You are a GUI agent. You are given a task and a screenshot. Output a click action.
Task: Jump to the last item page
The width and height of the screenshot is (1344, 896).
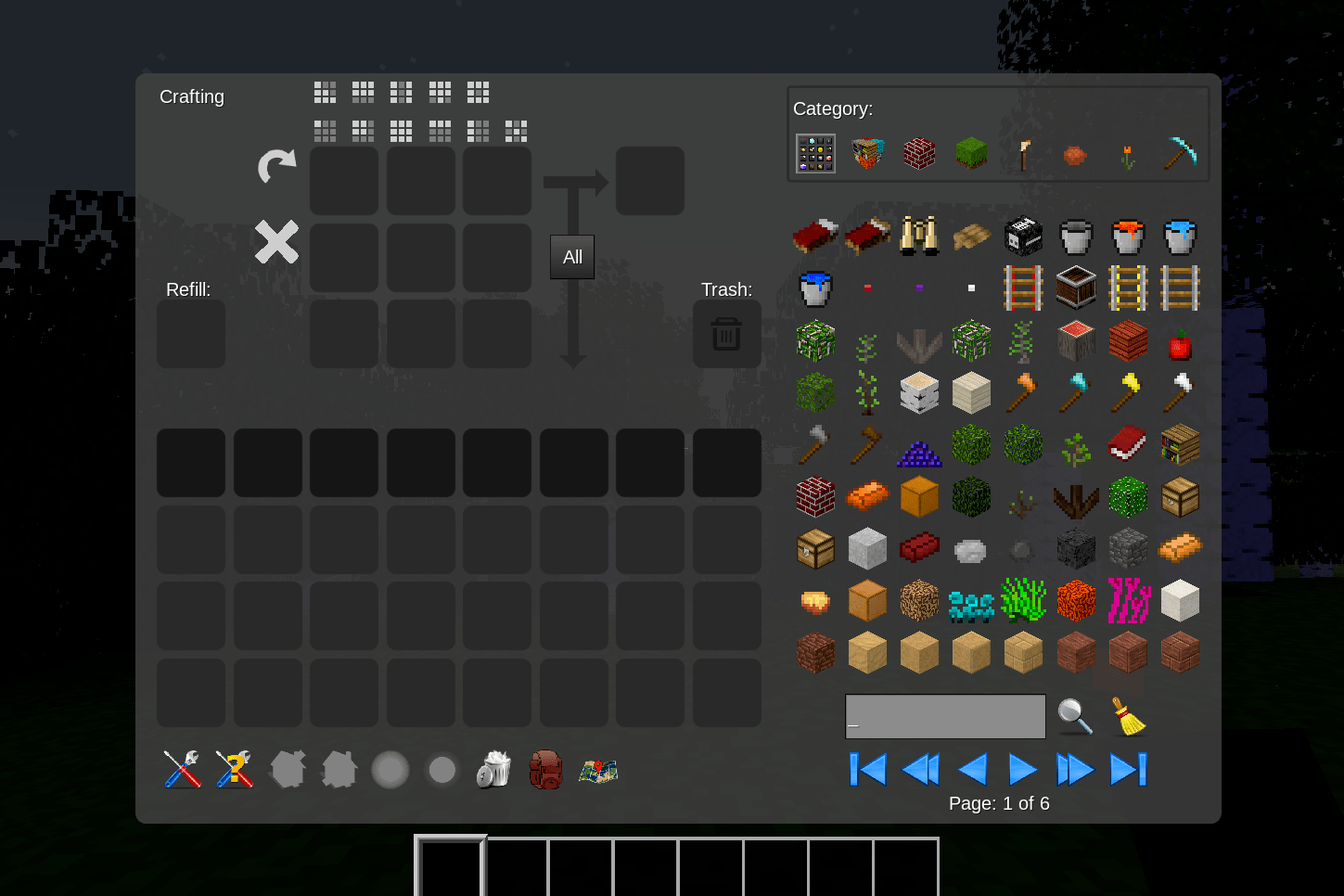pos(1128,770)
